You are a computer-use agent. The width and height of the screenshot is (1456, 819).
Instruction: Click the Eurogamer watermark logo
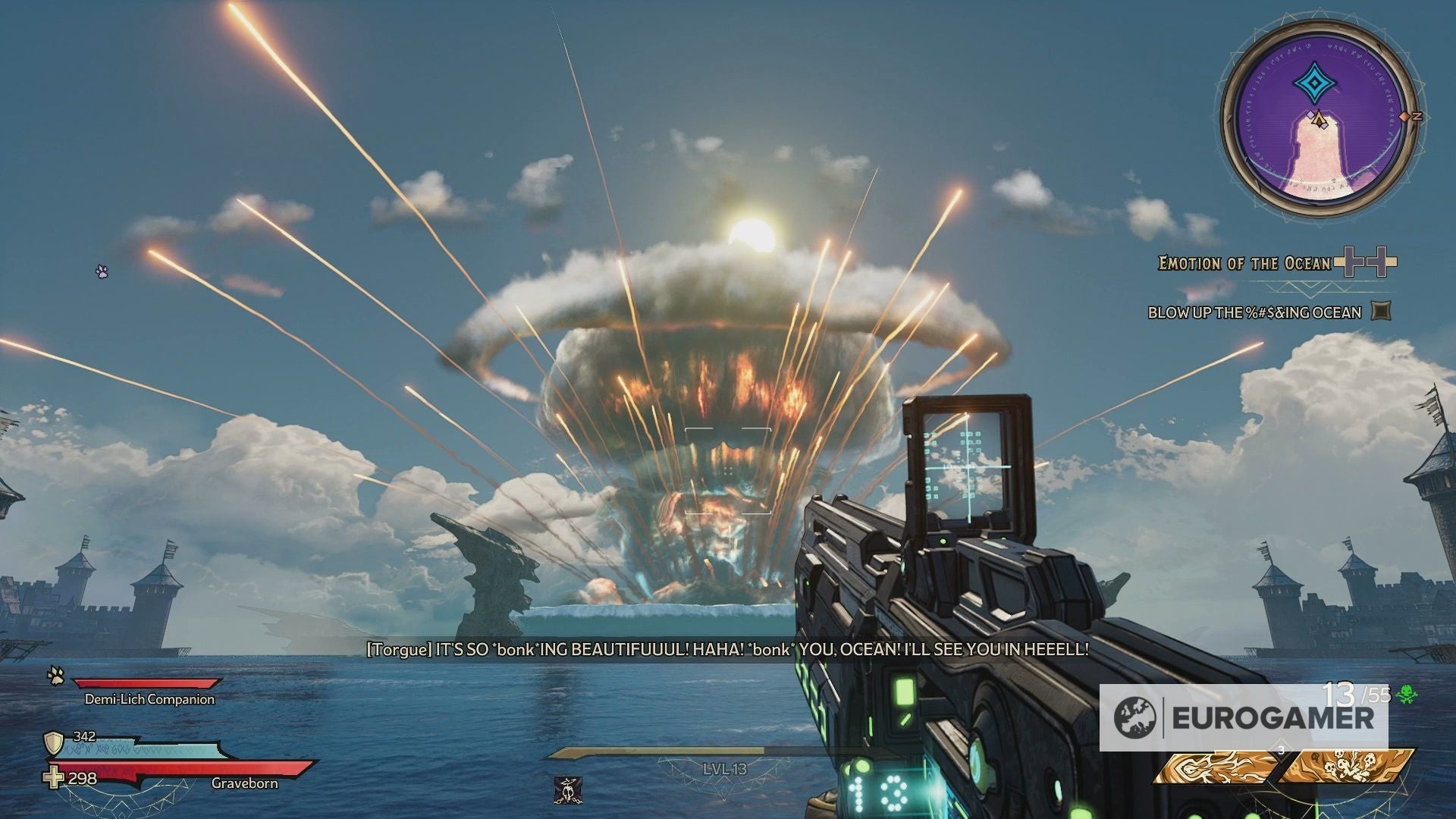(x=1244, y=717)
